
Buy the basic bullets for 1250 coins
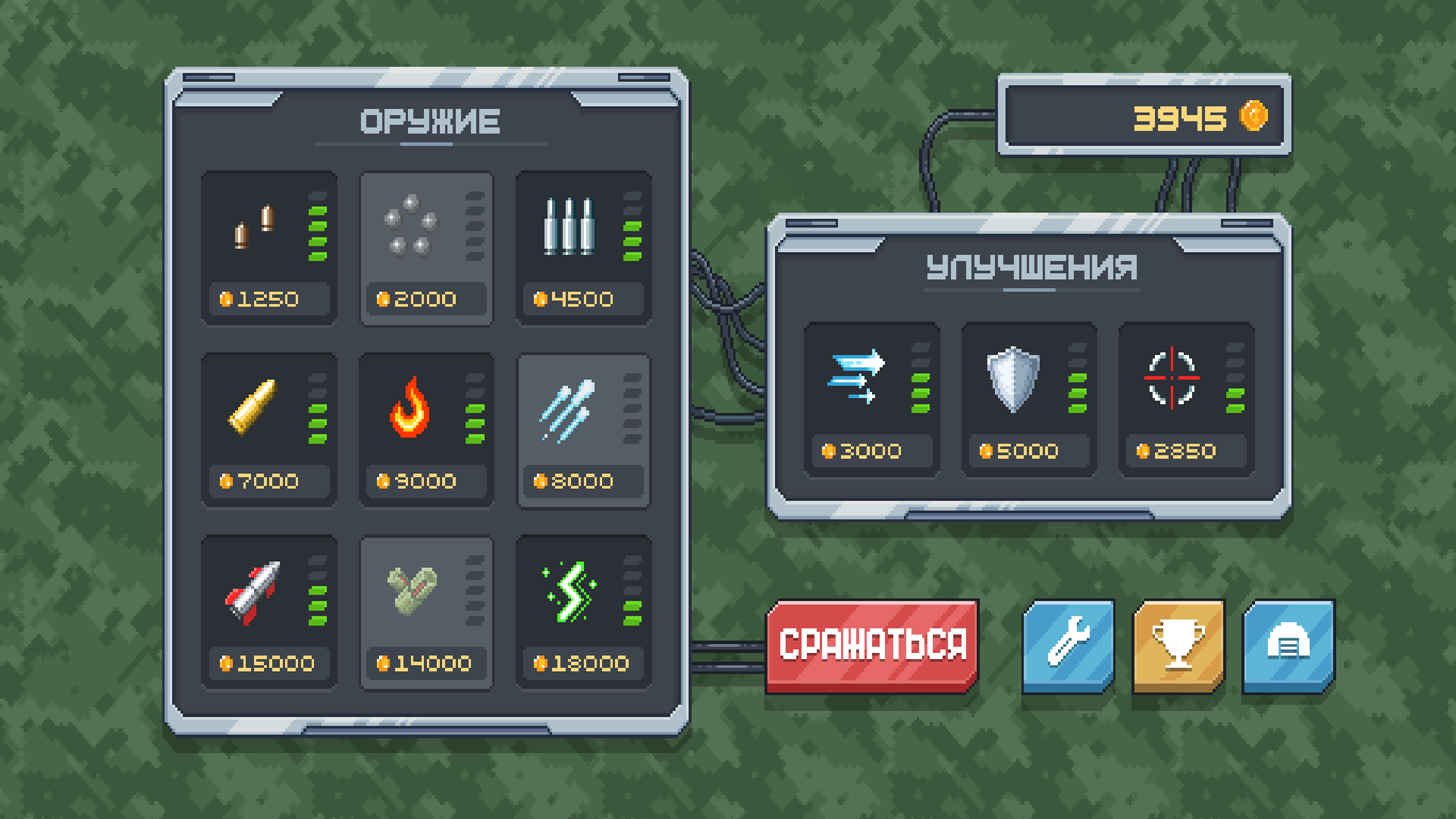click(x=268, y=299)
